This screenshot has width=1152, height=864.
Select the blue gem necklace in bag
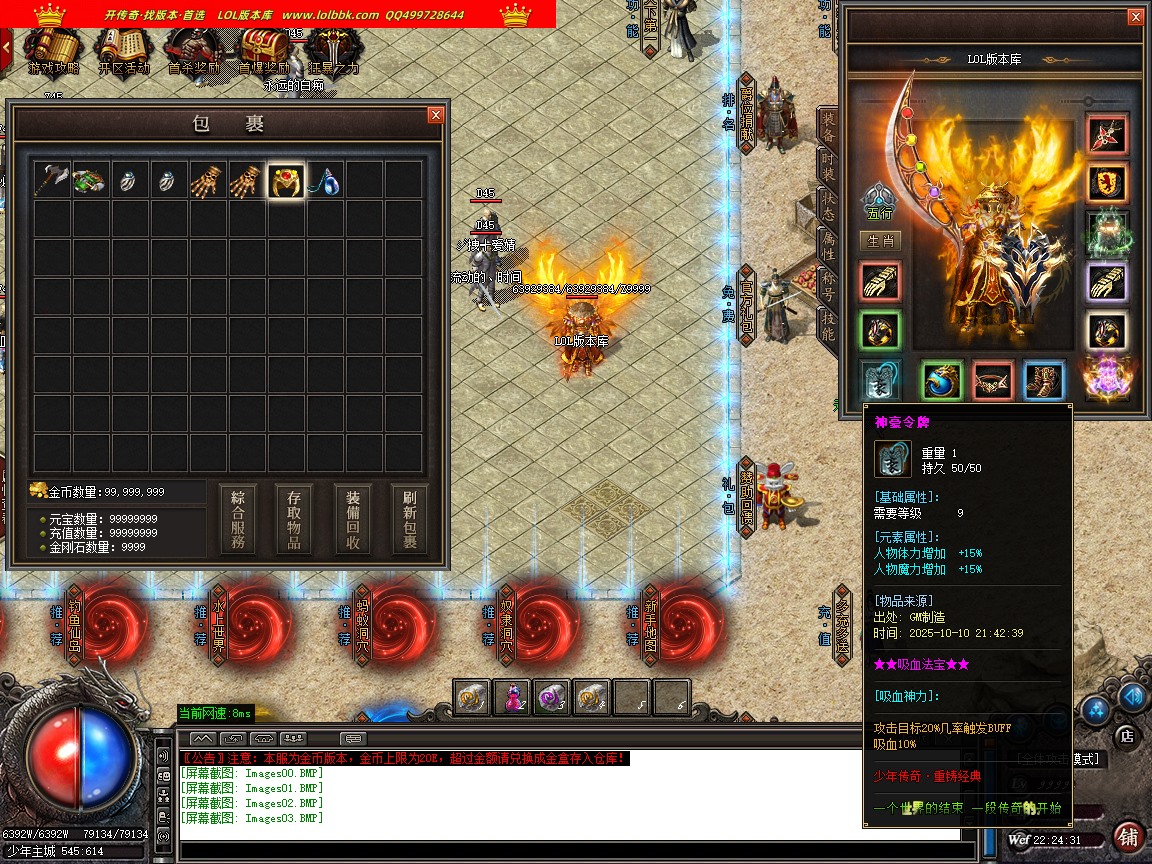[325, 180]
